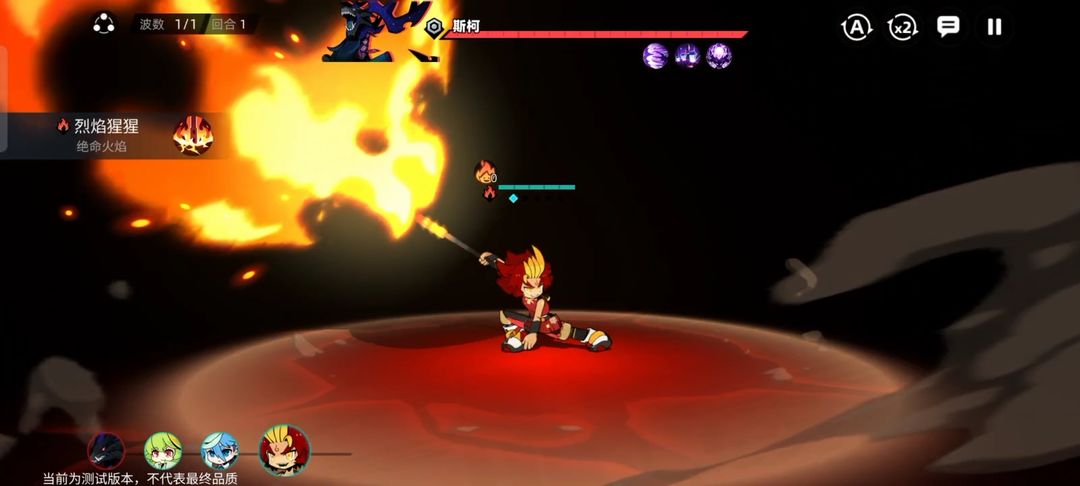Tap the flame status icon above the hero's health bar
The image size is (1080, 486).
pos(486,172)
